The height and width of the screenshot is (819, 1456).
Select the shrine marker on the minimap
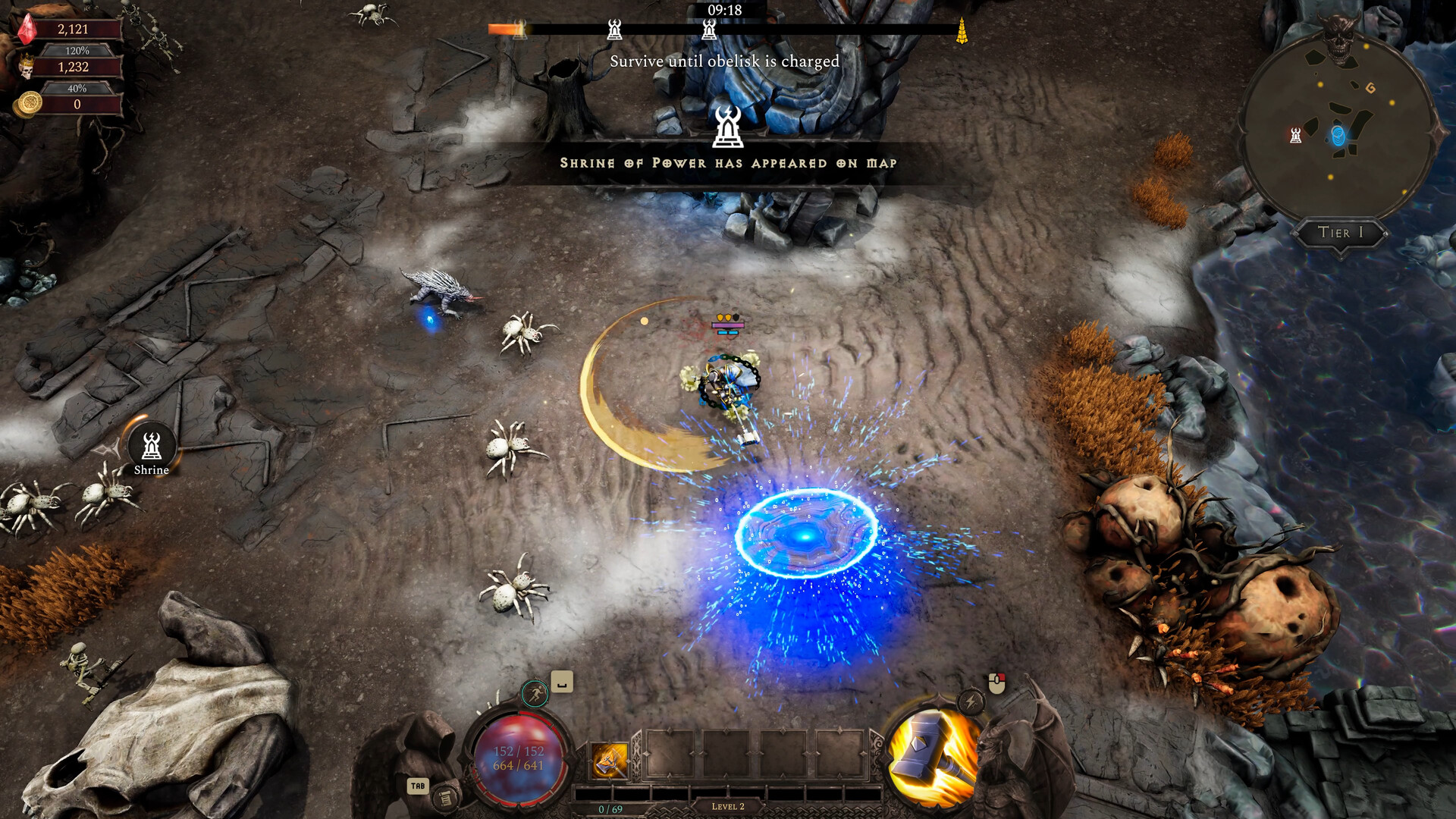point(1296,136)
